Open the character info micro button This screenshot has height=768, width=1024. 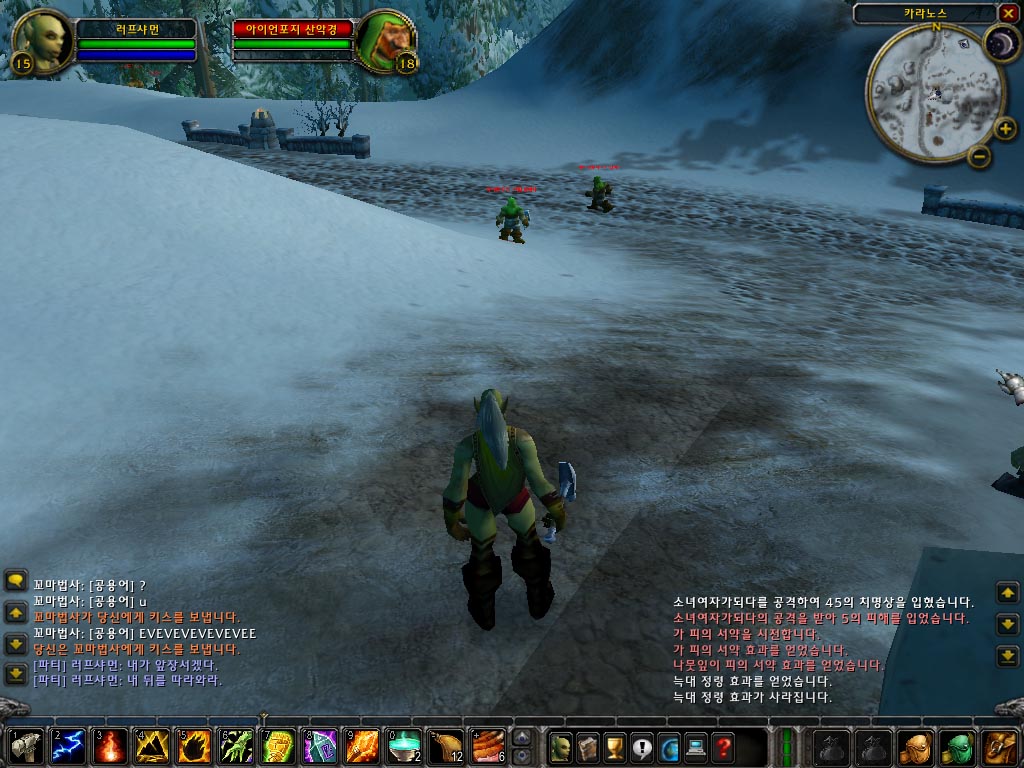tap(561, 747)
